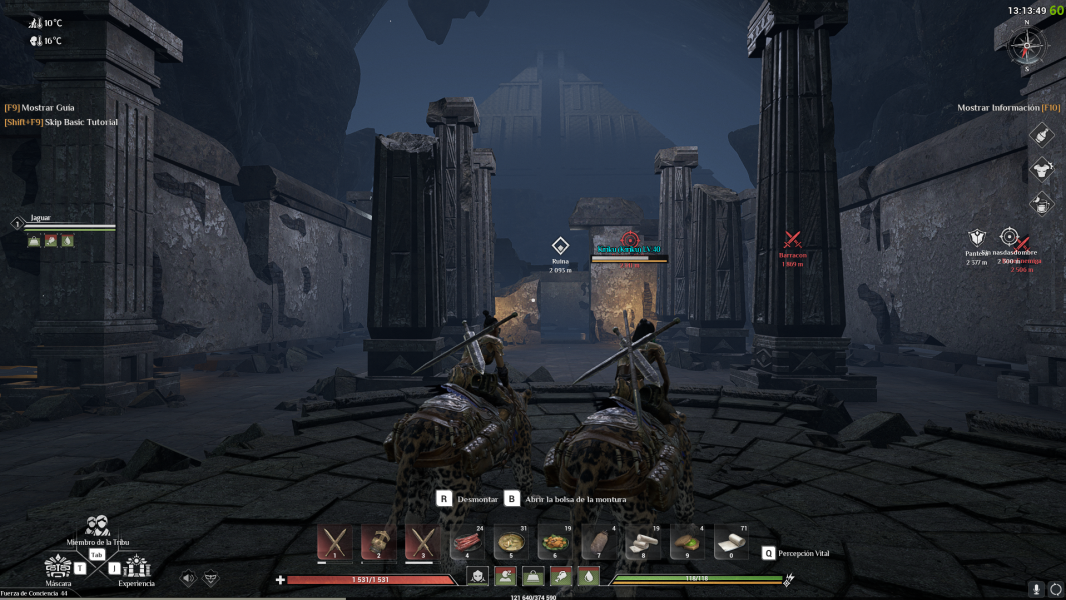Select the crossed spears in hotbar slot 1

[x=335, y=541]
